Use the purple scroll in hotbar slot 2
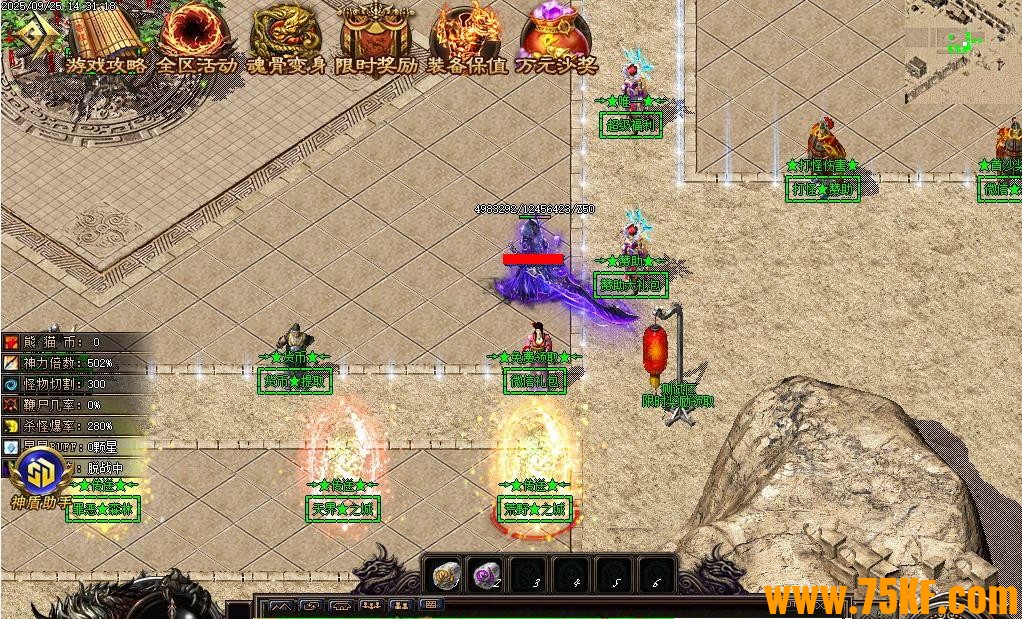Viewport: 1022px width, 619px height. point(487,575)
